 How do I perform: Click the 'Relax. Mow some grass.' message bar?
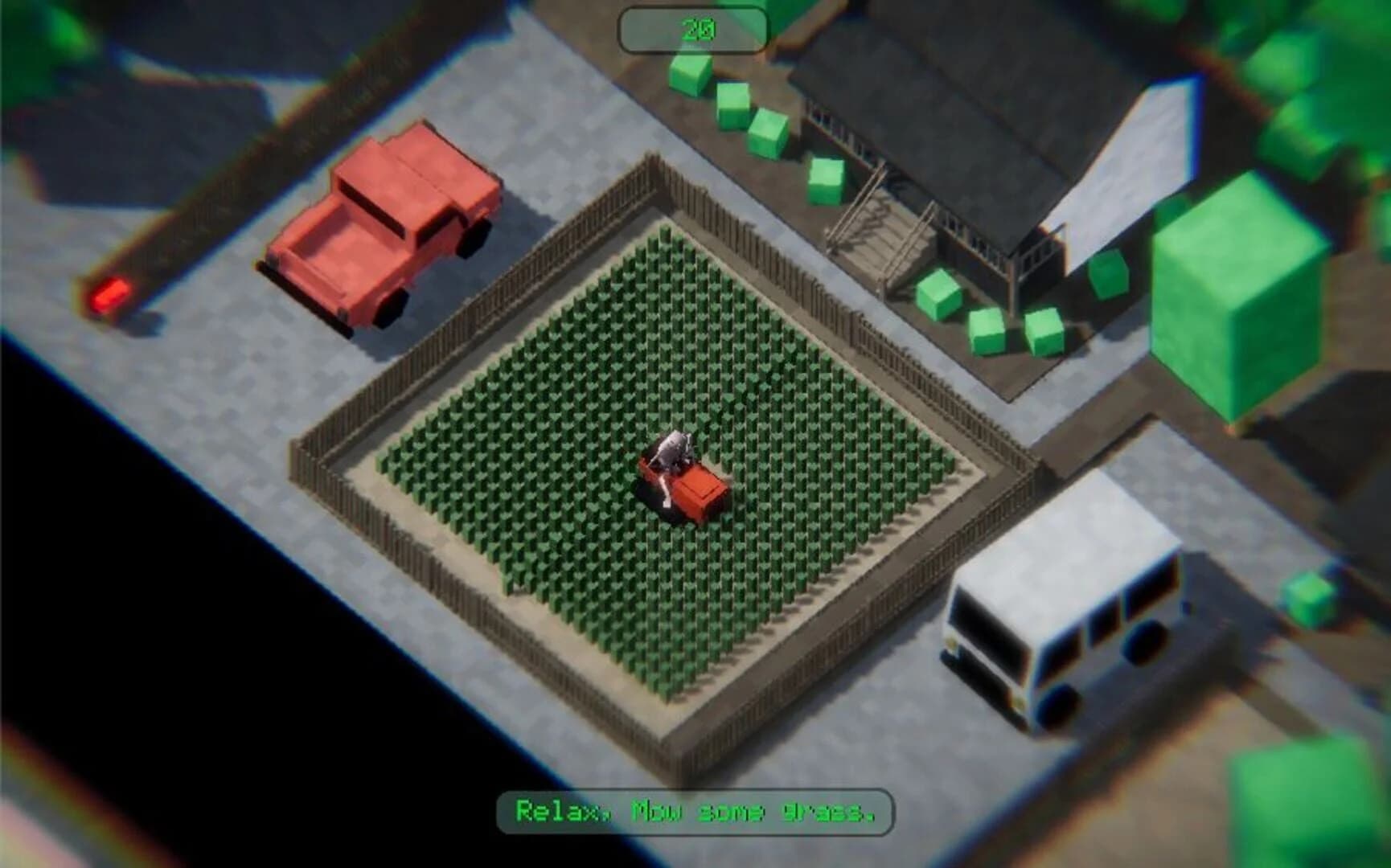click(x=695, y=809)
